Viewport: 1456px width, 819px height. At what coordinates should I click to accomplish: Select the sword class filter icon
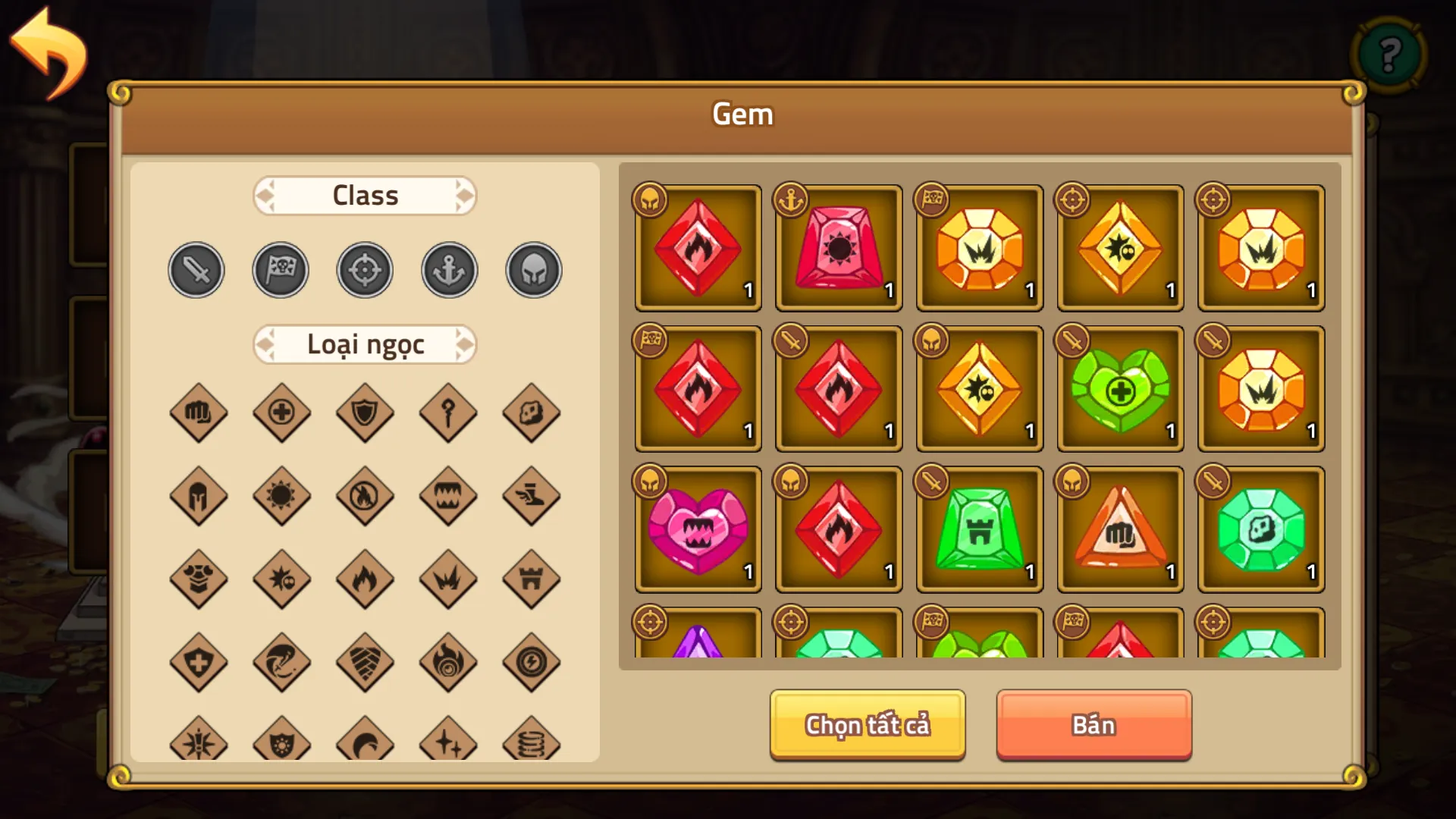[196, 269]
